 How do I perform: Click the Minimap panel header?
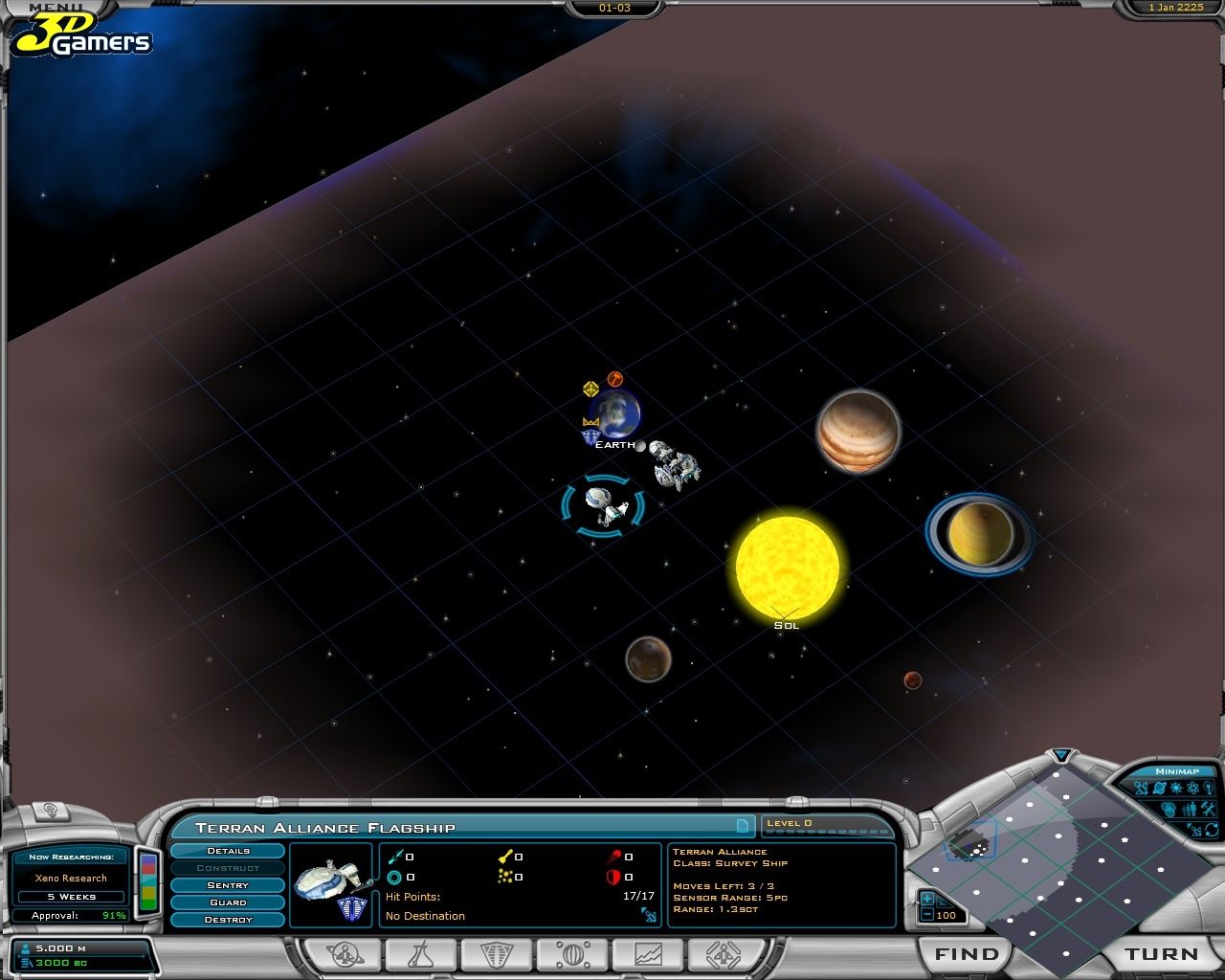click(x=1177, y=770)
